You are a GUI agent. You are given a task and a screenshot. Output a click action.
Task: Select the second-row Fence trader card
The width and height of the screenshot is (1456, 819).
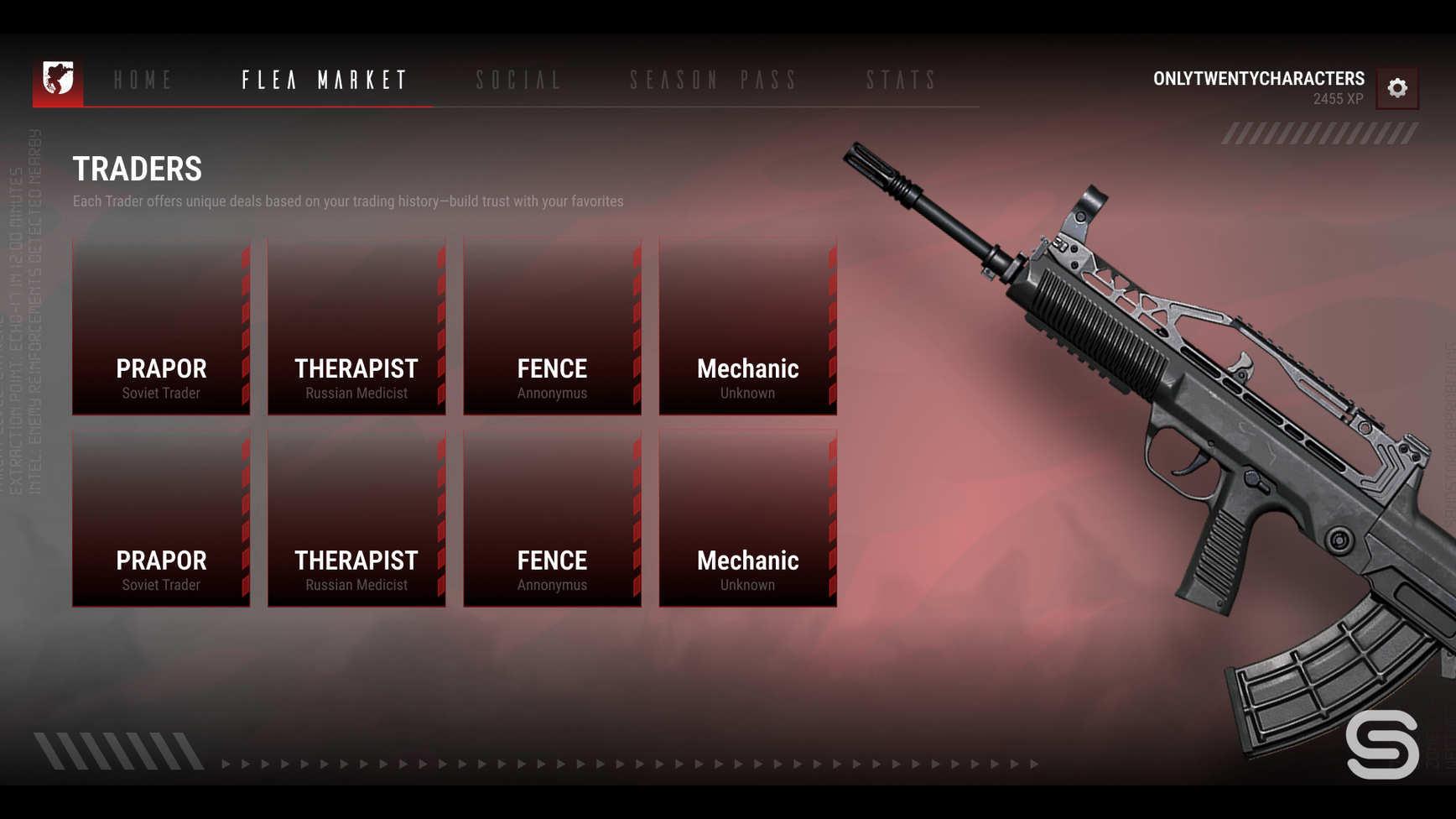coord(552,519)
